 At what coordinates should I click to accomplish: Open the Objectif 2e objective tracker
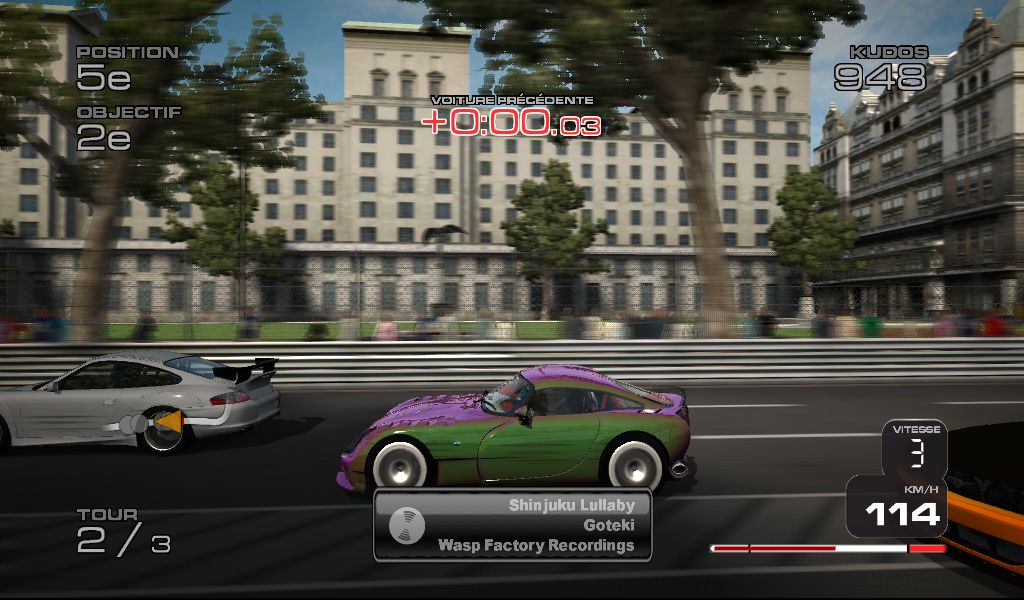[118, 129]
